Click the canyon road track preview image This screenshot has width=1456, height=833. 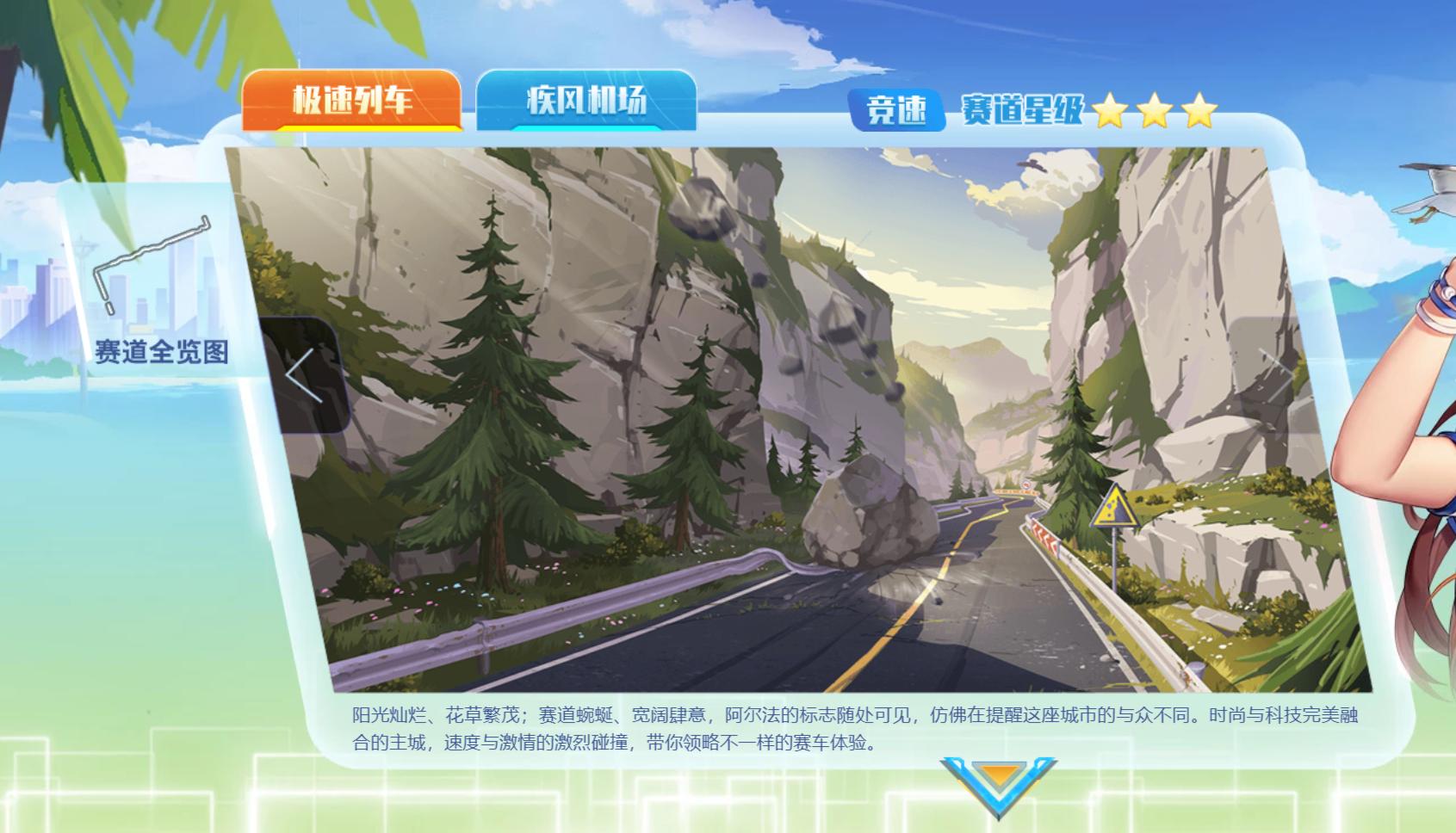coord(775,413)
